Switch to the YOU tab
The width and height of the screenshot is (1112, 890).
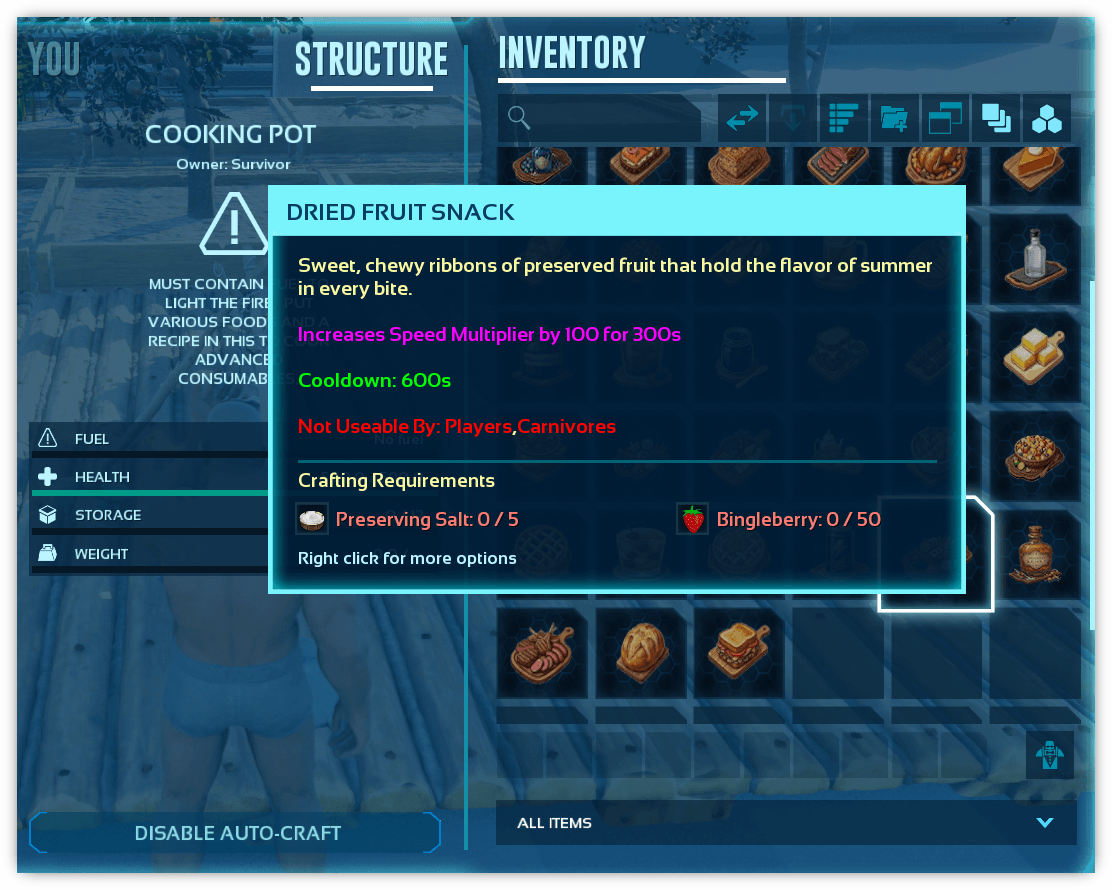55,60
